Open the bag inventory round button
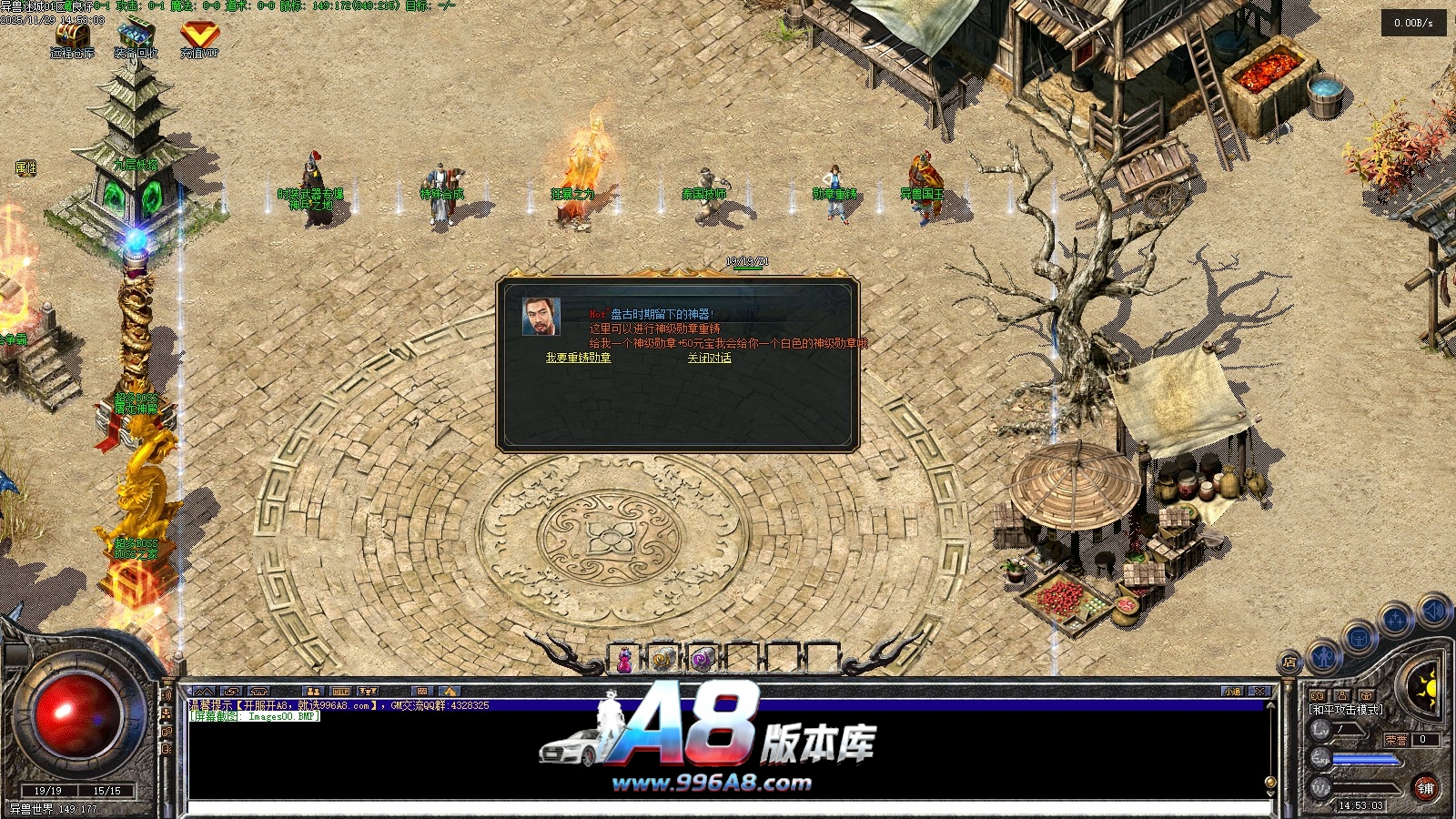 click(x=1359, y=638)
